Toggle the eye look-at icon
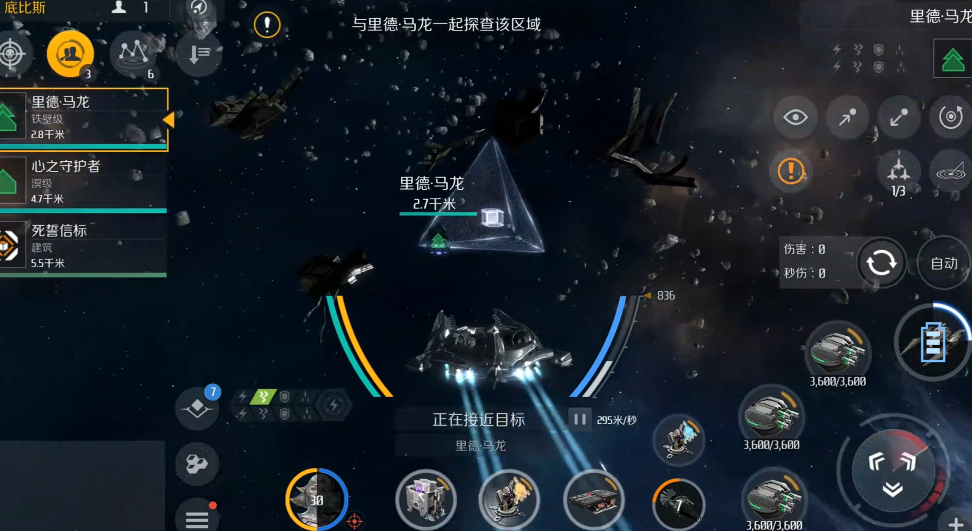The image size is (972, 531). click(x=795, y=118)
